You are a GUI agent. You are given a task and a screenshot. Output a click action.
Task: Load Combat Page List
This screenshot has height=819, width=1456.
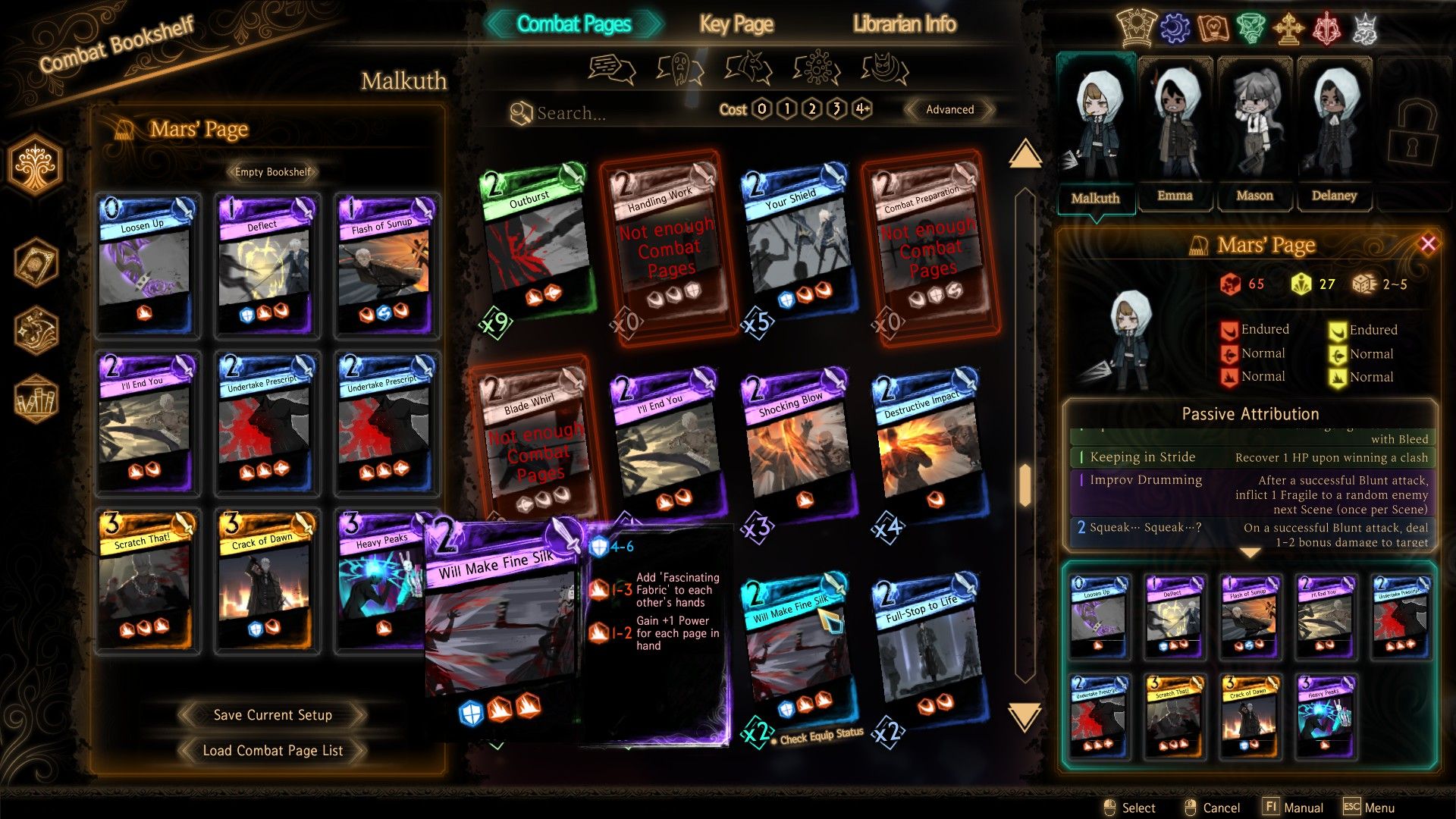tap(272, 750)
